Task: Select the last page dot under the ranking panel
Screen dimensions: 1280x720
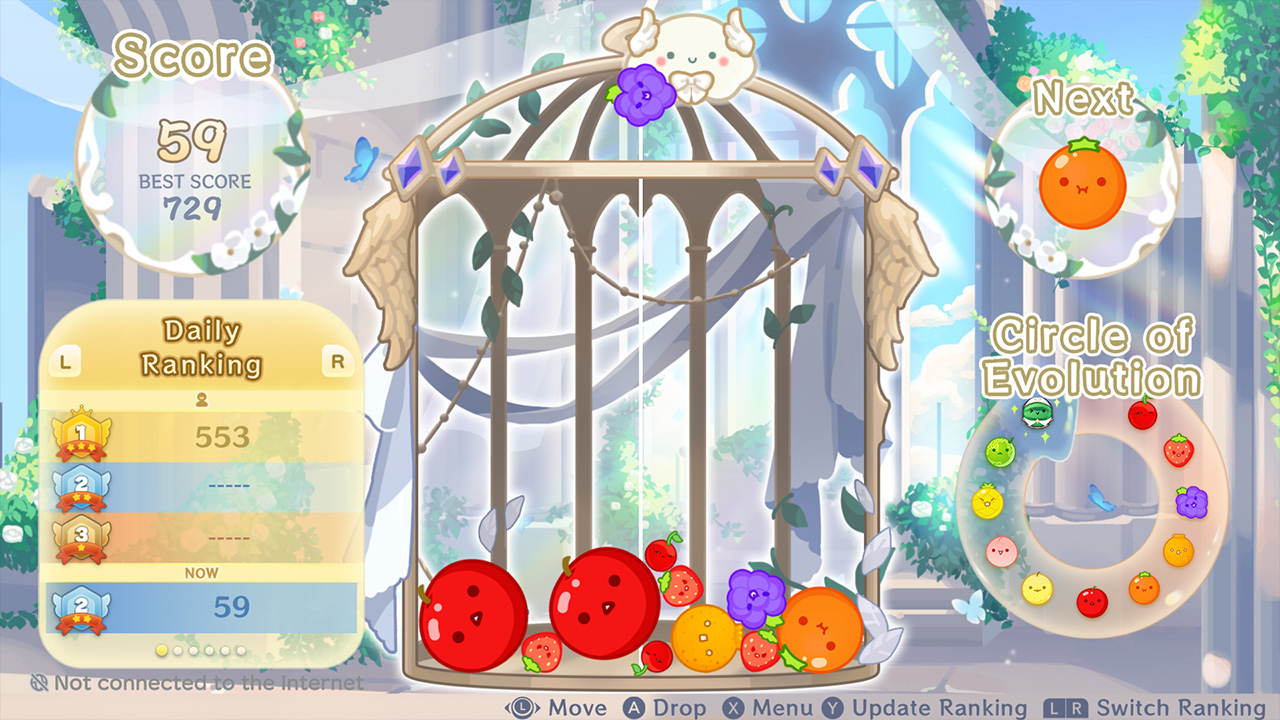Action: 241,651
